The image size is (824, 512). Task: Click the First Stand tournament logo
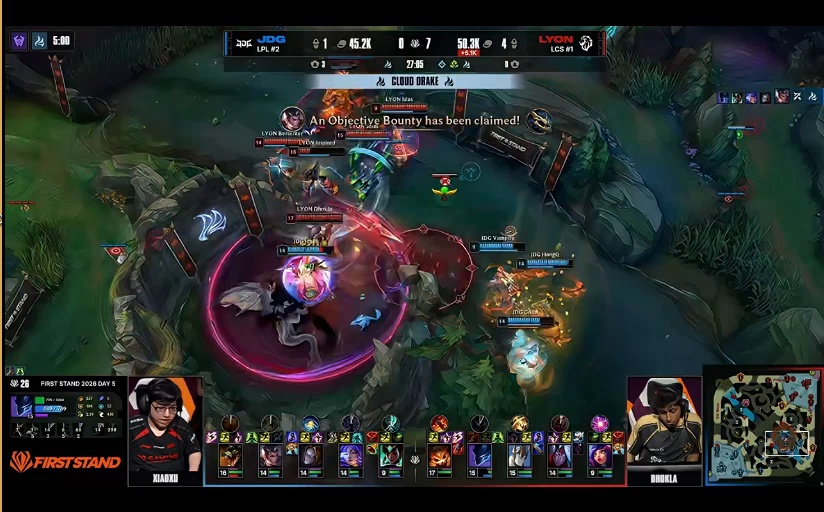(66, 461)
